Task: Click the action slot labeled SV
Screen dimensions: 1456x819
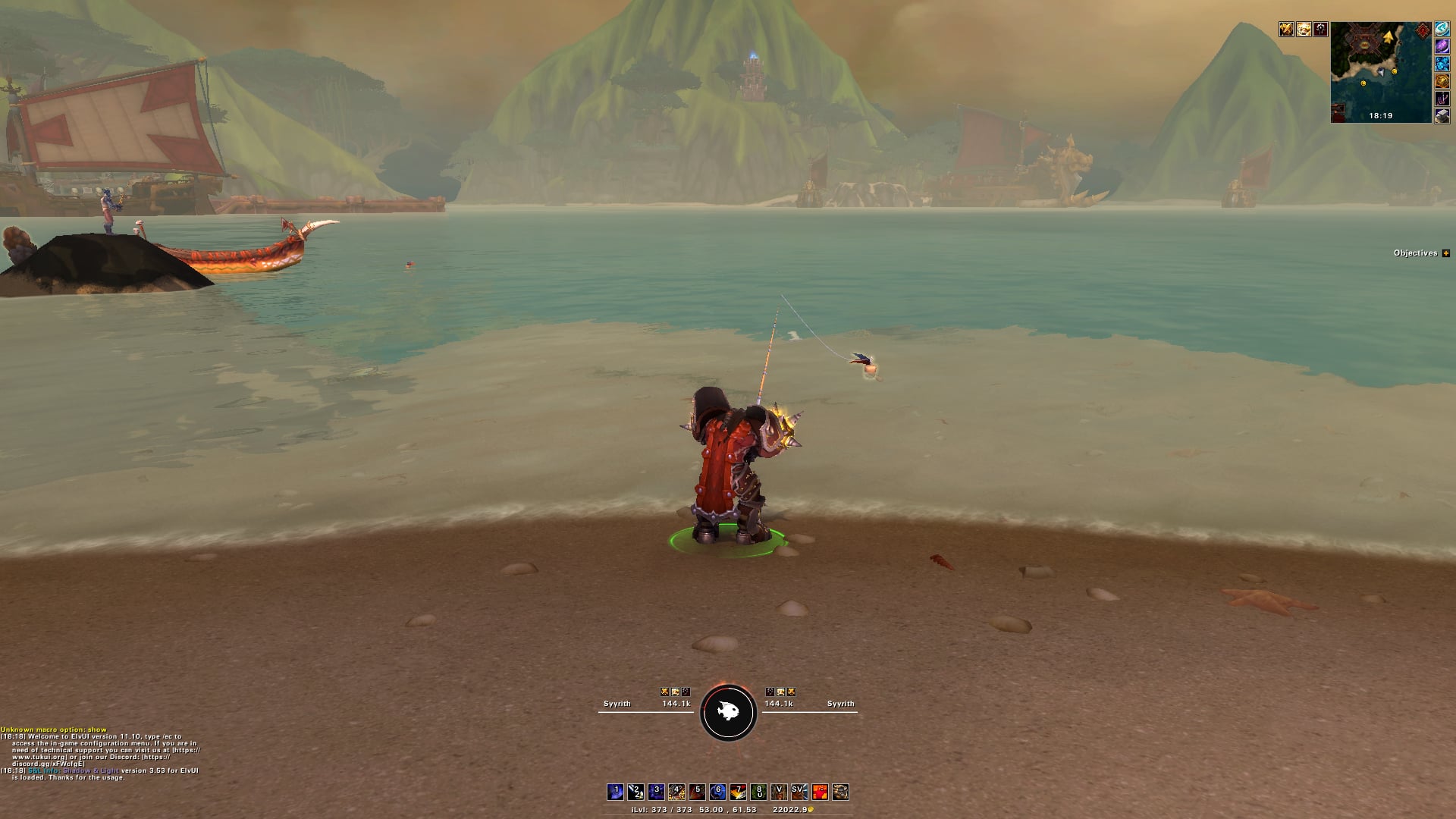Action: [x=799, y=792]
